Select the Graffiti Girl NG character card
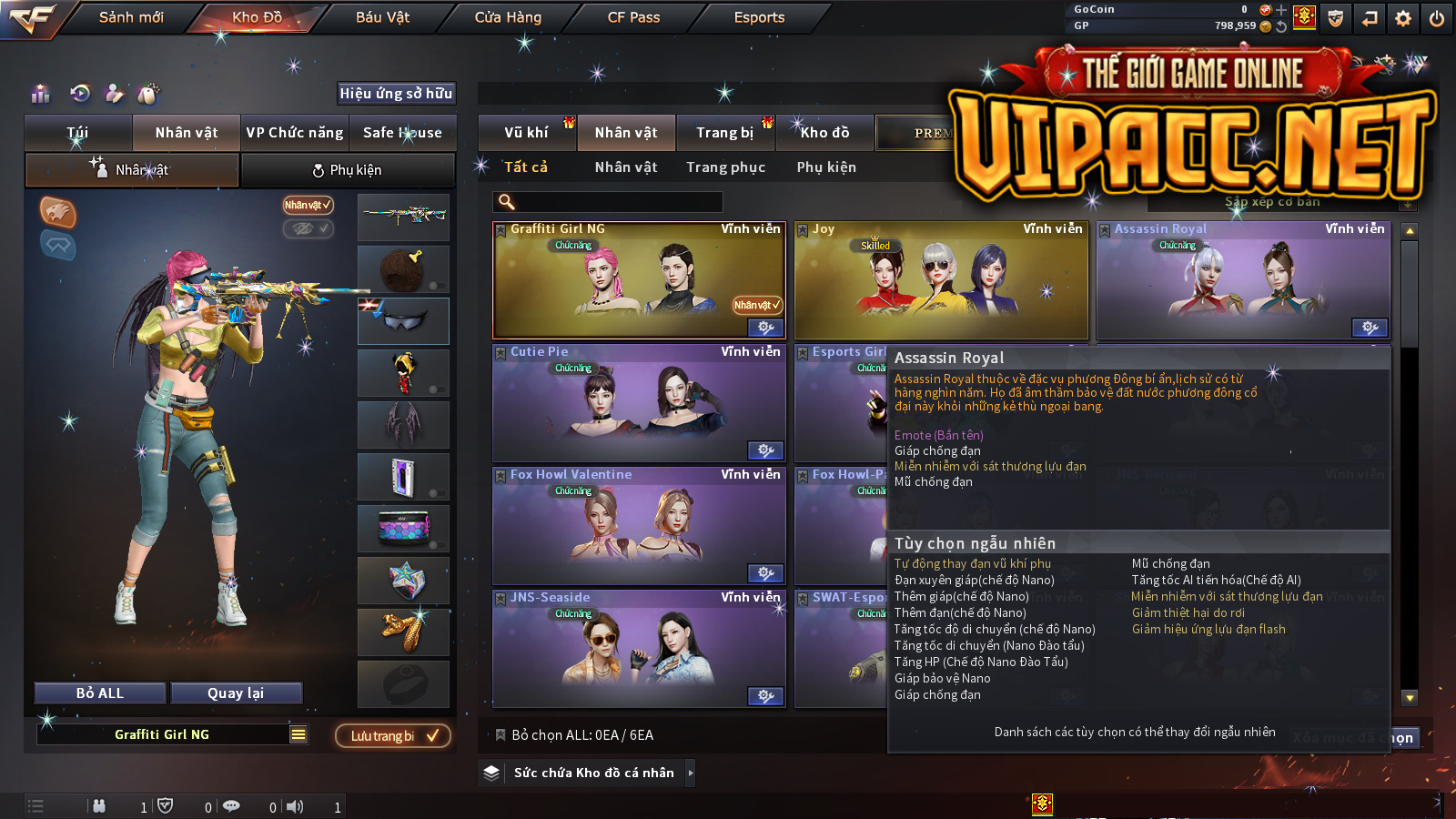The width and height of the screenshot is (1456, 819). [x=639, y=280]
